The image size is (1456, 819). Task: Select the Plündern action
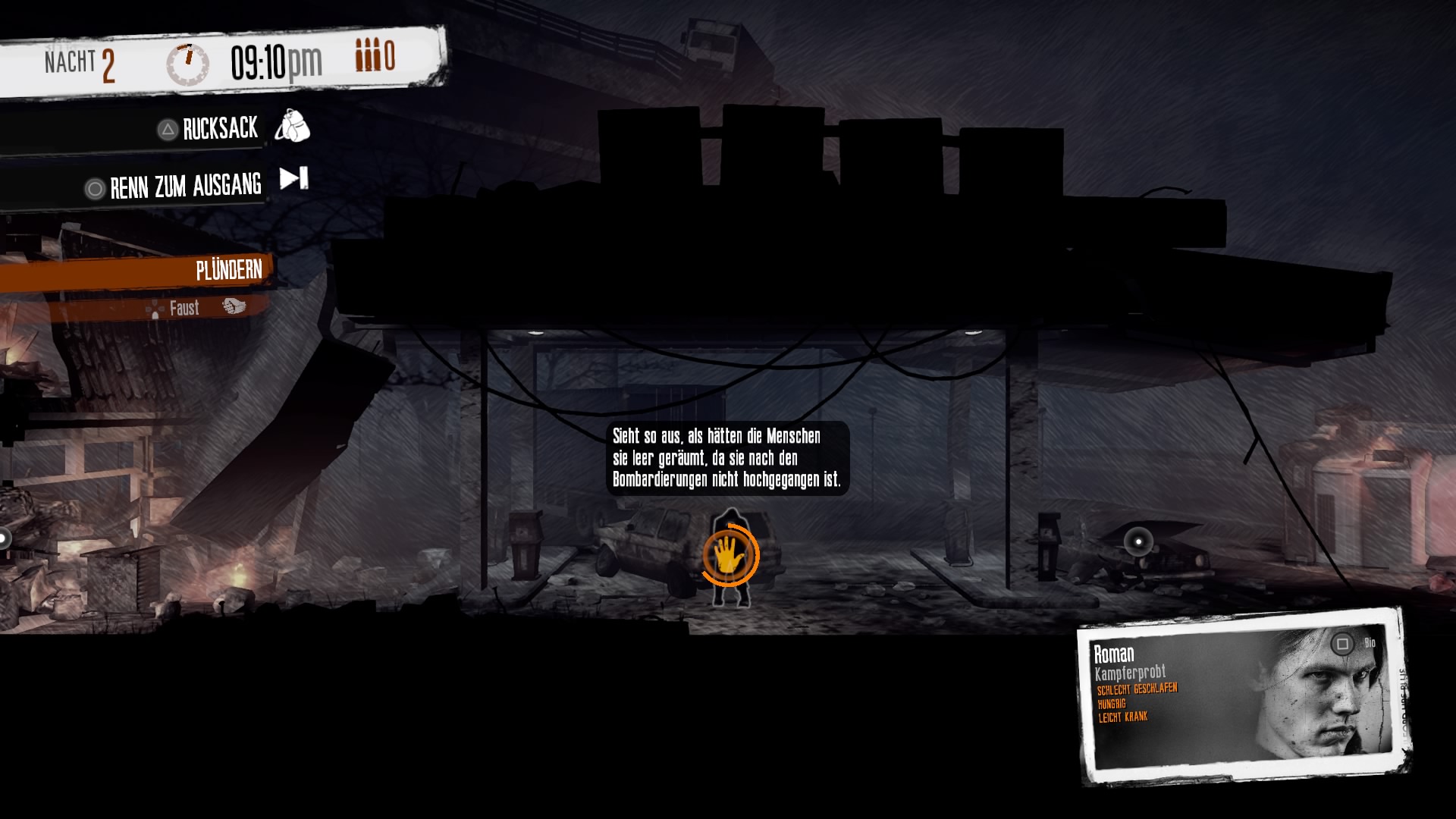pyautogui.click(x=228, y=270)
